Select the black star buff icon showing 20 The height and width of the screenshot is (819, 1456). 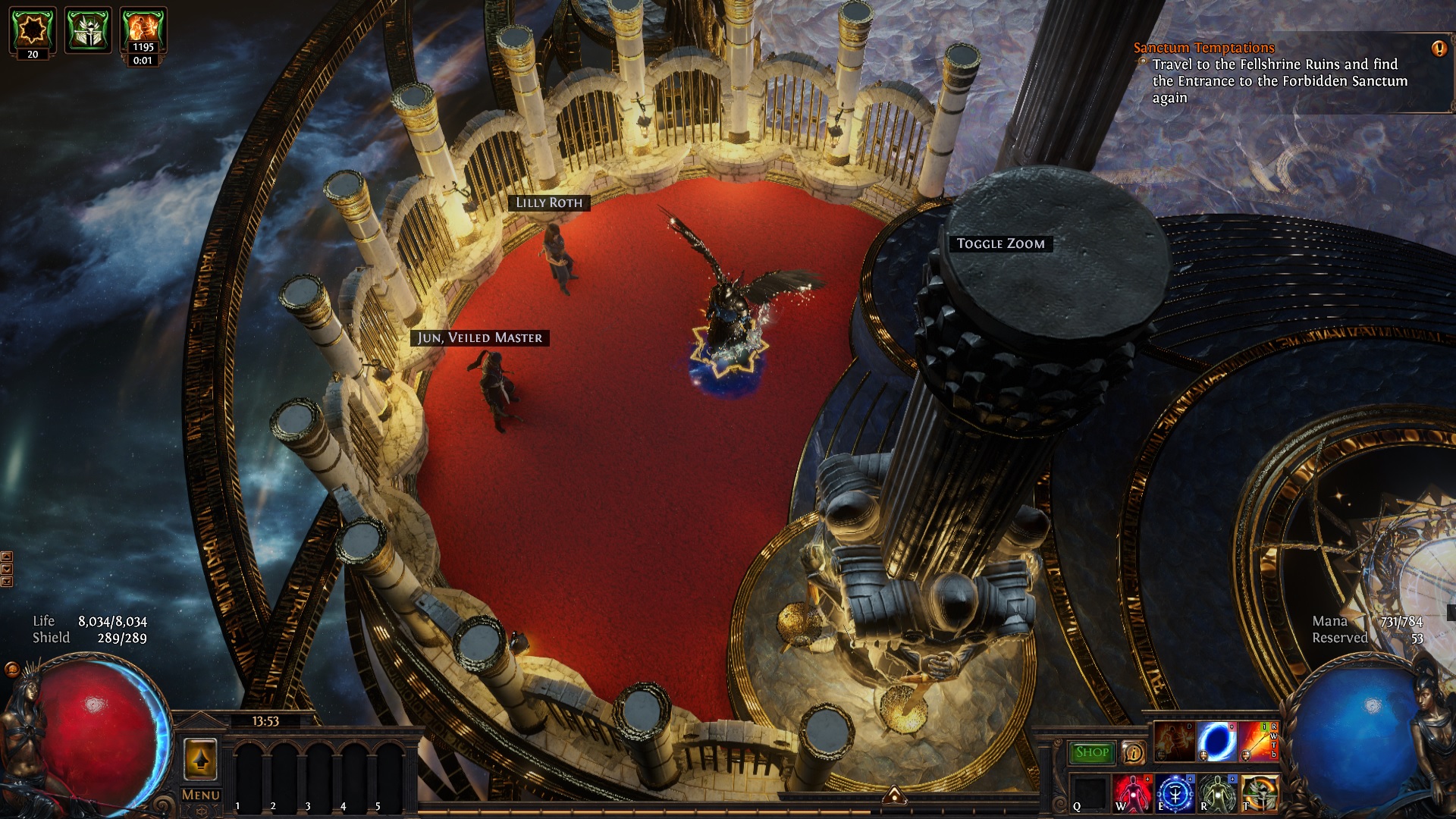click(33, 29)
